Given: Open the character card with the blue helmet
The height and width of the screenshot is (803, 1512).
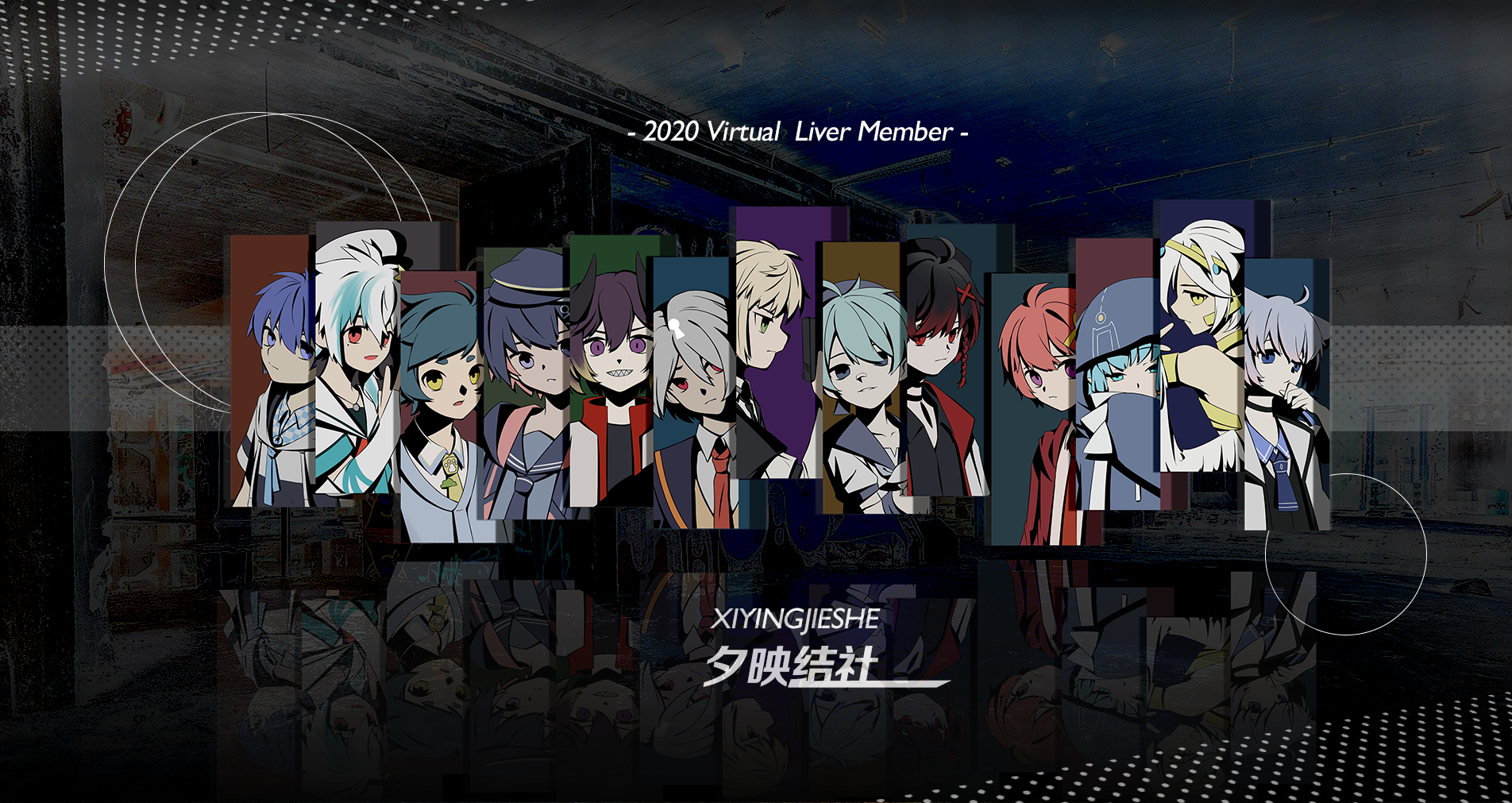Looking at the screenshot, I should (x=1117, y=381).
